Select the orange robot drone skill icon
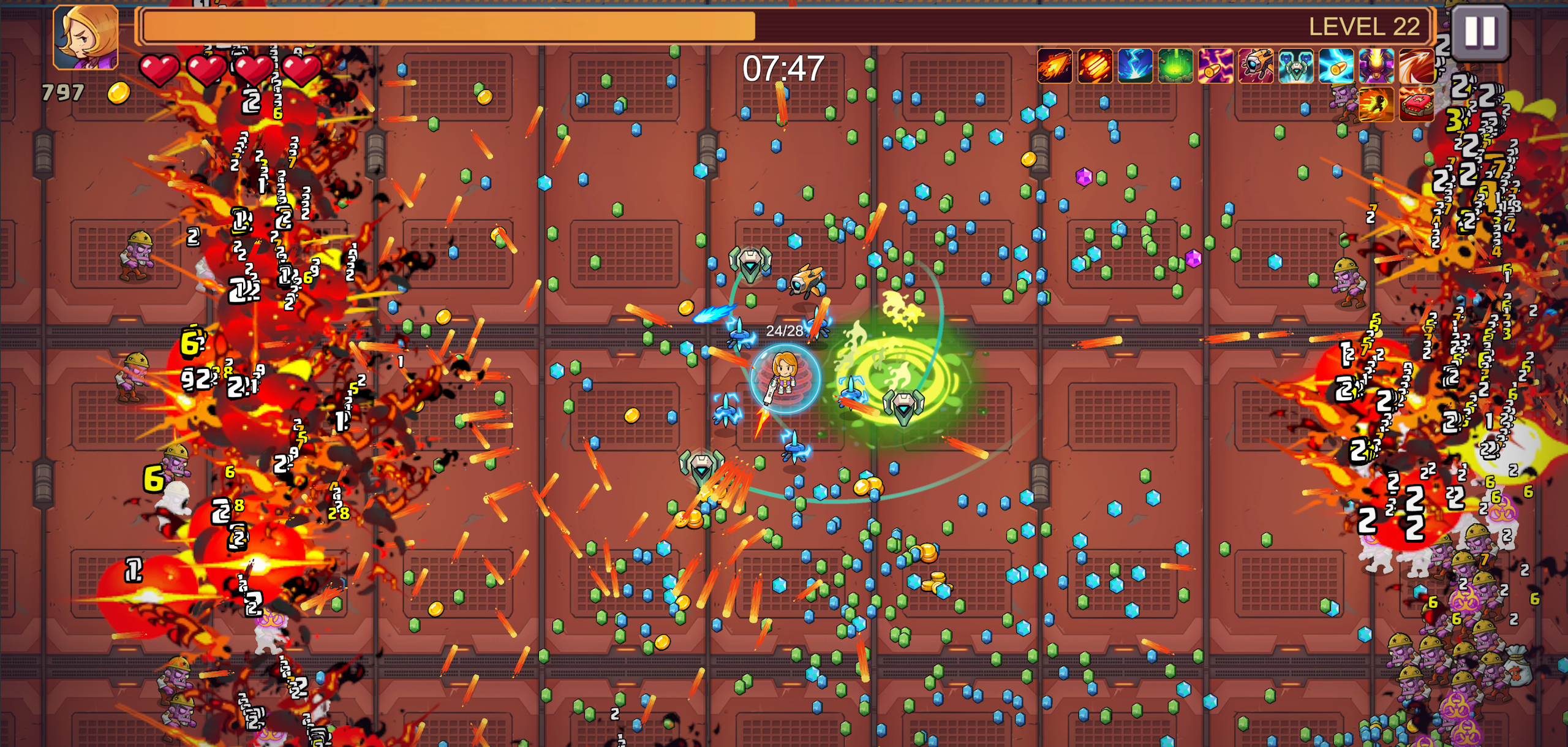The width and height of the screenshot is (1568, 747). (1256, 66)
